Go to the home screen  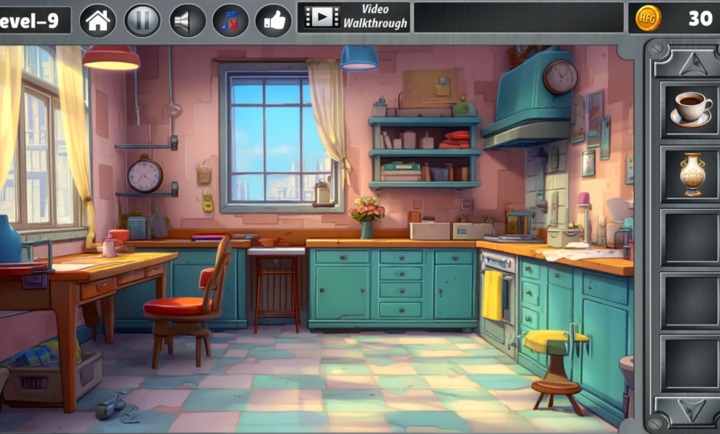pos(98,19)
